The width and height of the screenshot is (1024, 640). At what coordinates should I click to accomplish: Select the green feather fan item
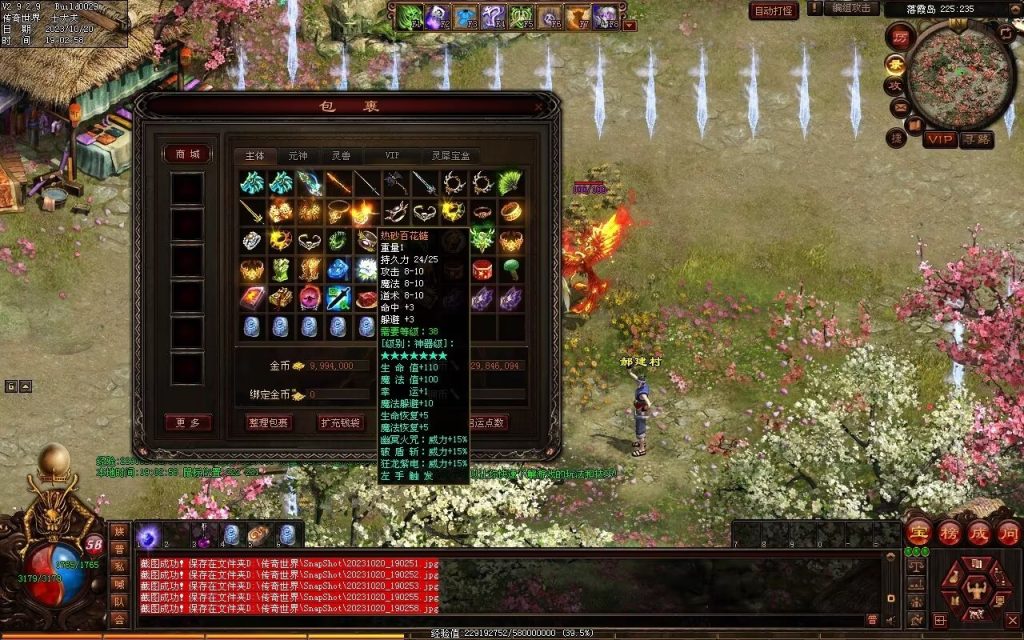[x=511, y=183]
